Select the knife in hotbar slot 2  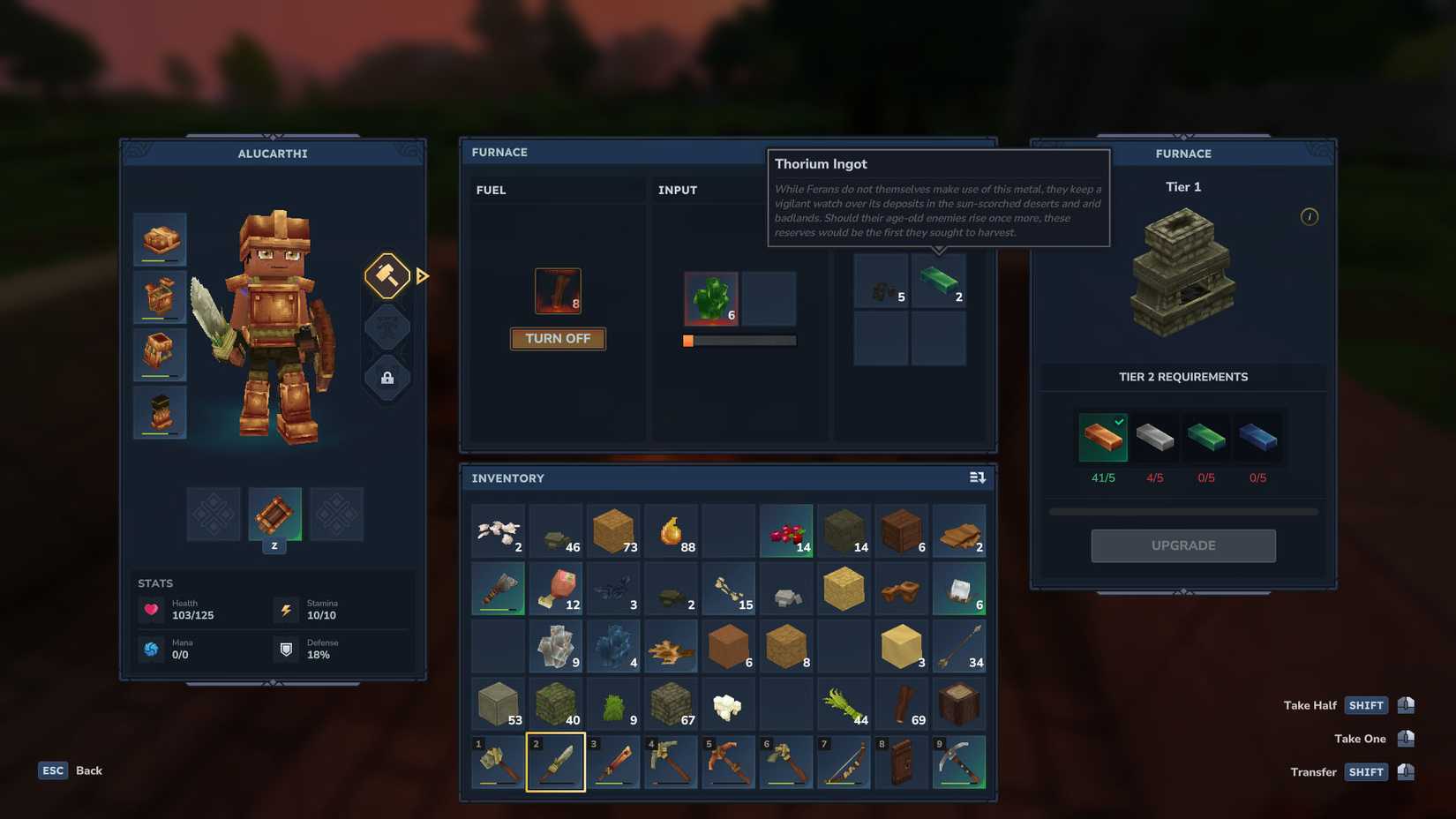pos(556,761)
